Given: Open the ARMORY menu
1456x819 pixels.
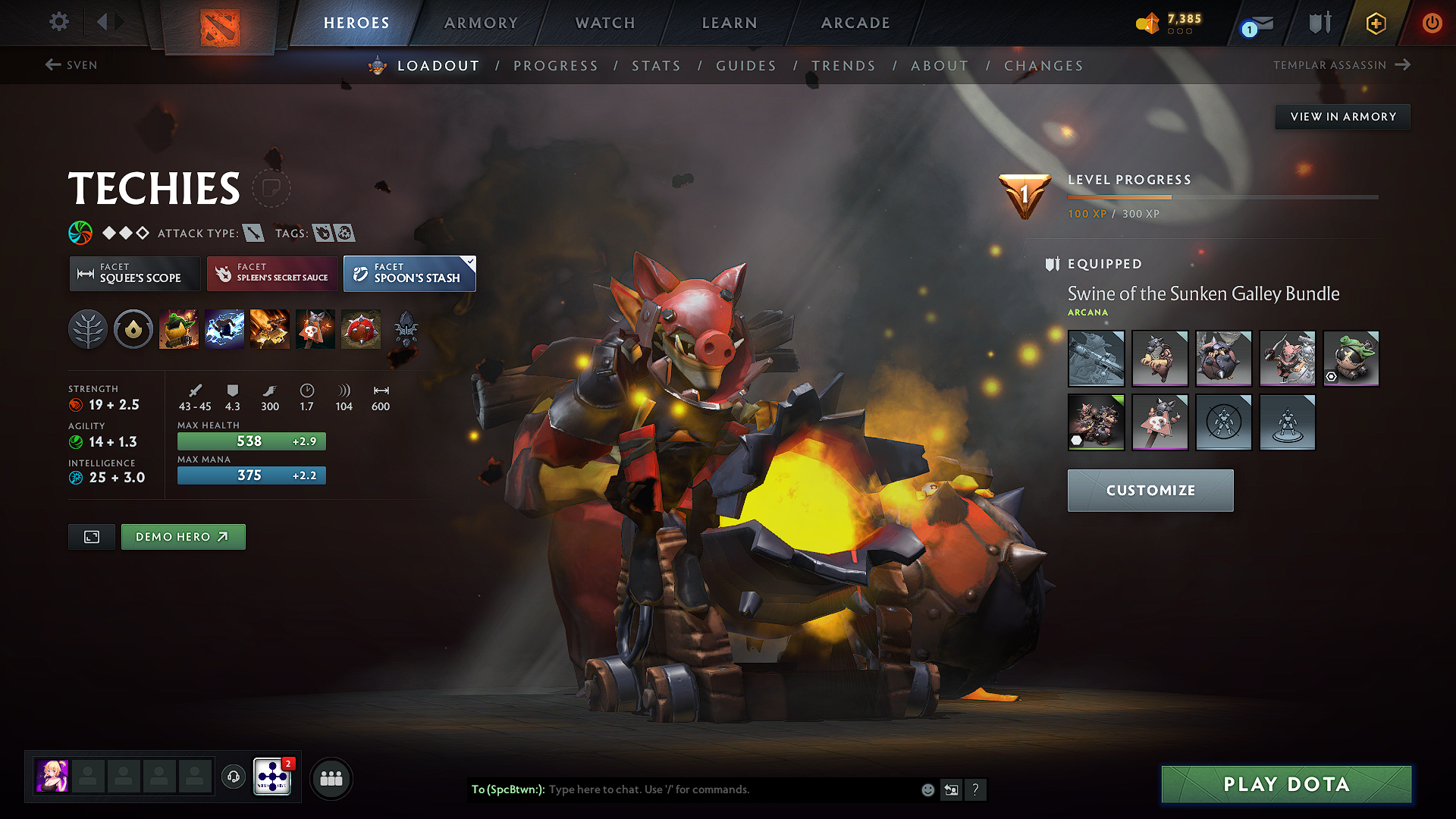Looking at the screenshot, I should 481,23.
